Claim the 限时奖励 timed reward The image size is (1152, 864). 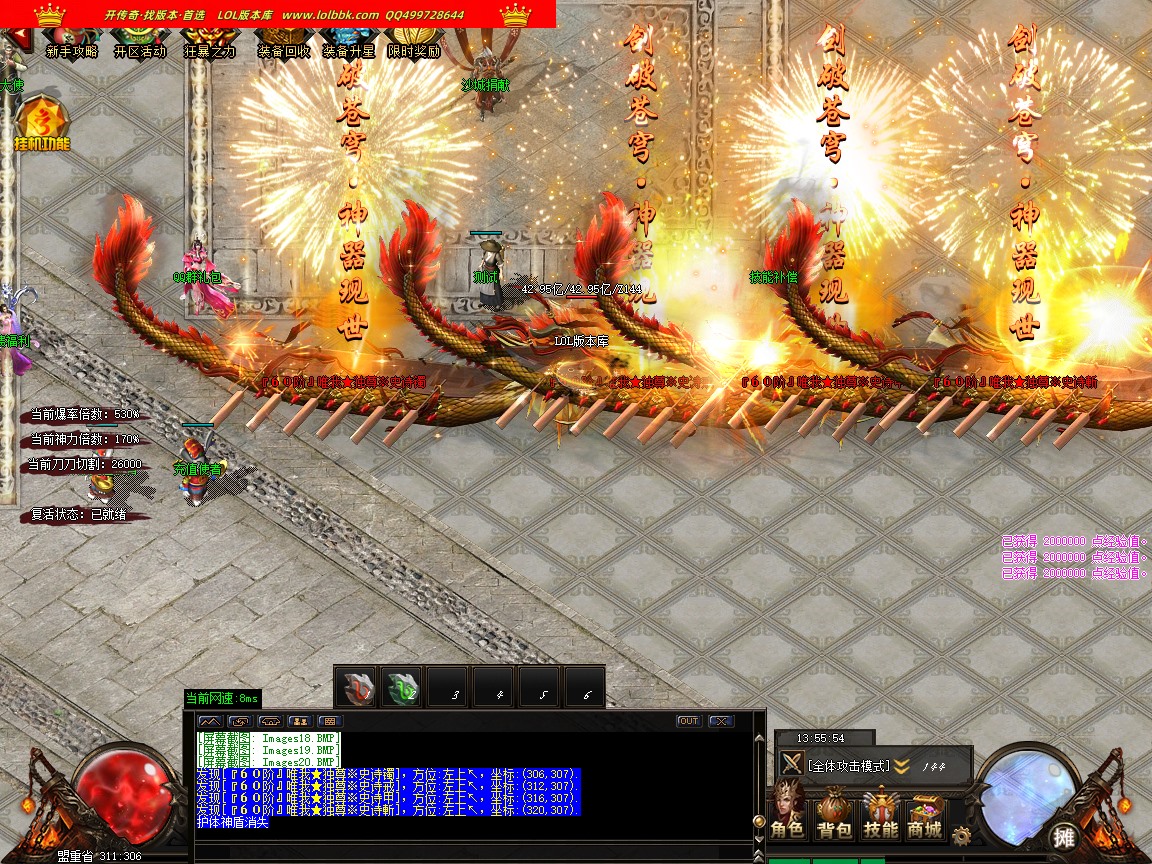[414, 43]
